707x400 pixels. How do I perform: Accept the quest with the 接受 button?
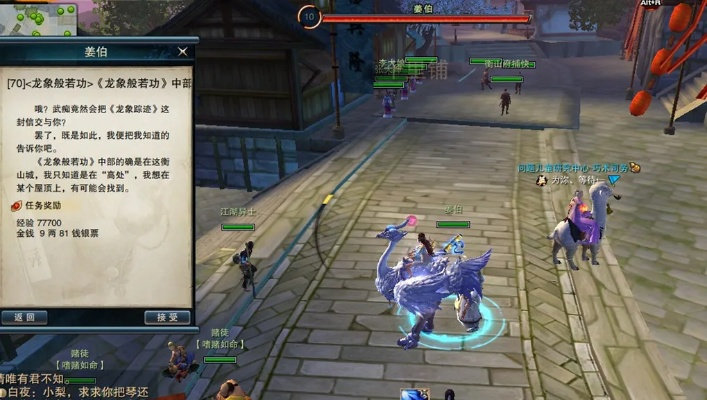tap(167, 317)
